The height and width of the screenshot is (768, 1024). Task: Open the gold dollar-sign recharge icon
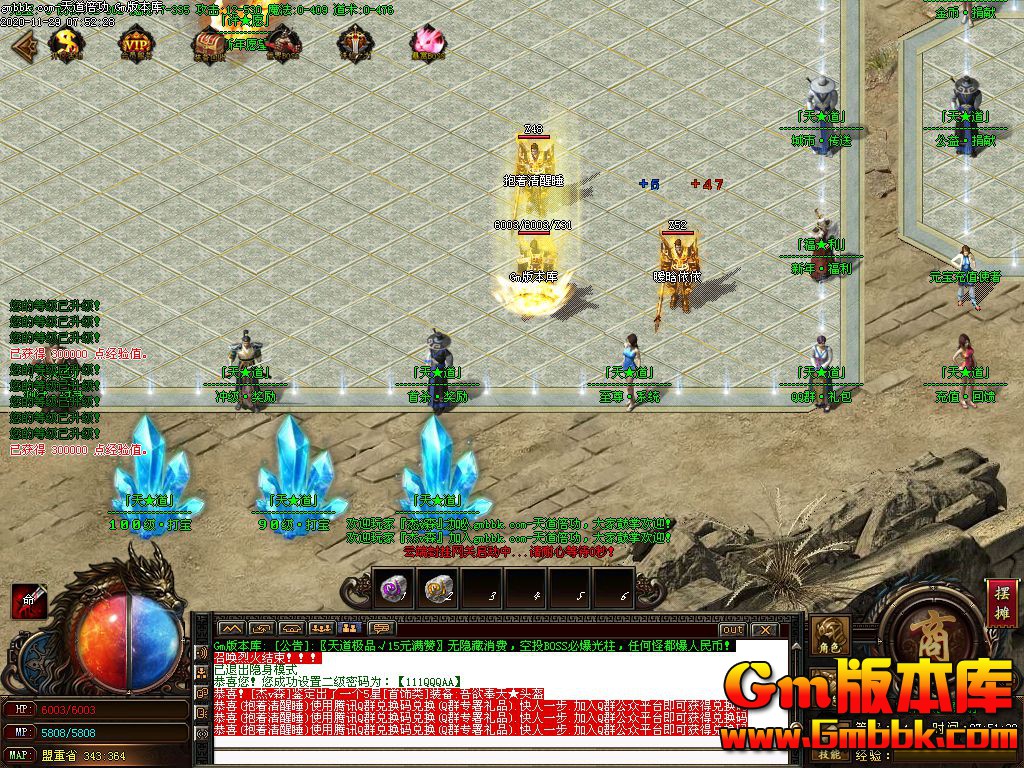[67, 43]
